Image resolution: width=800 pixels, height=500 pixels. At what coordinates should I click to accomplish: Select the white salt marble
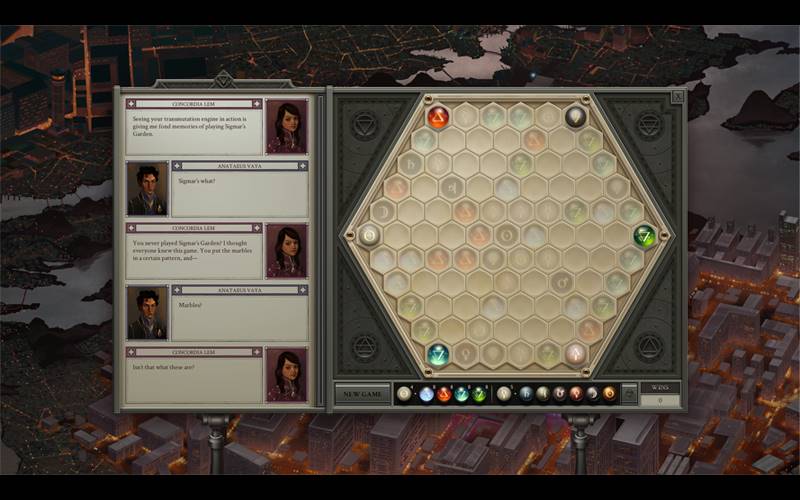click(370, 236)
